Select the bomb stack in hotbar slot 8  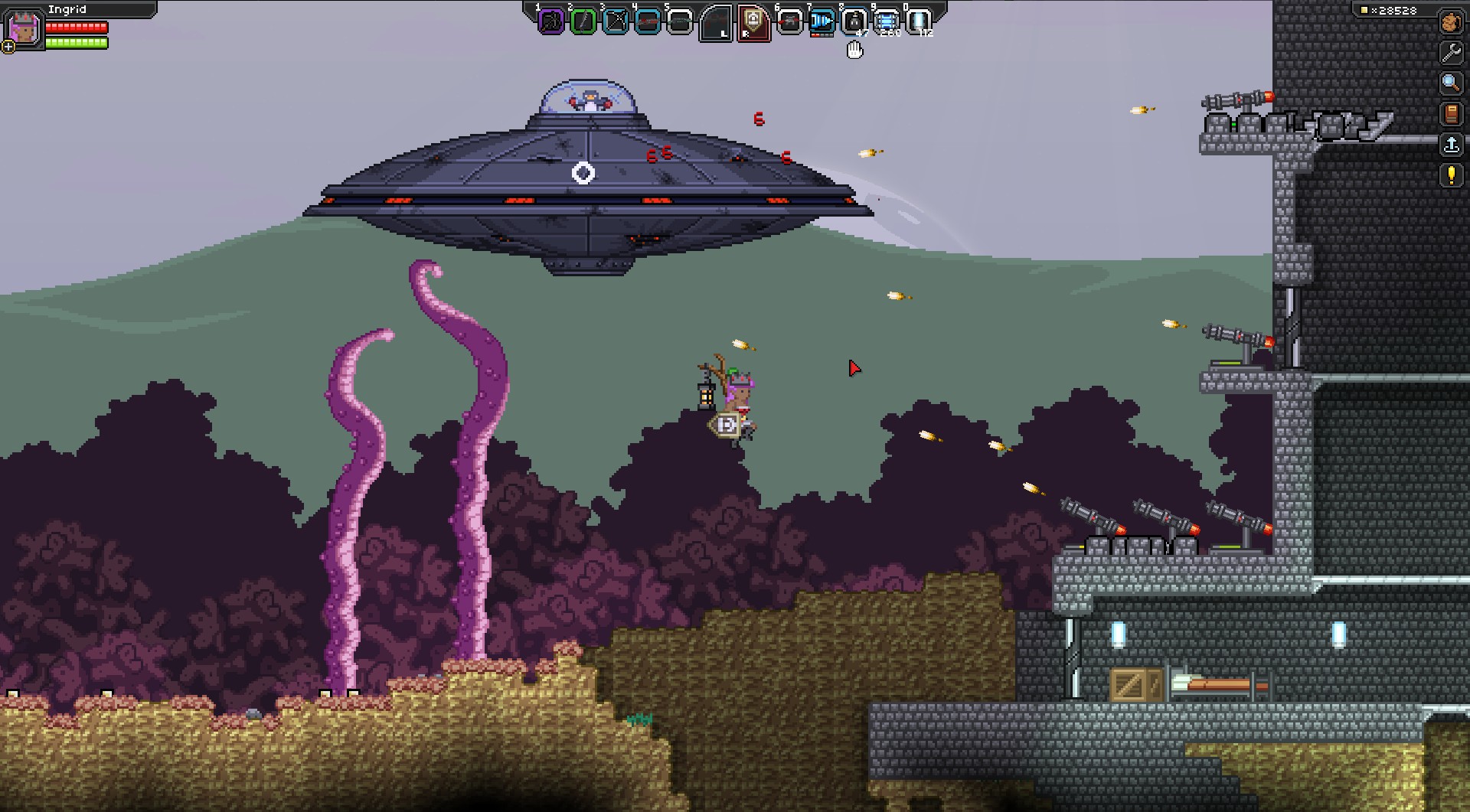[x=854, y=21]
